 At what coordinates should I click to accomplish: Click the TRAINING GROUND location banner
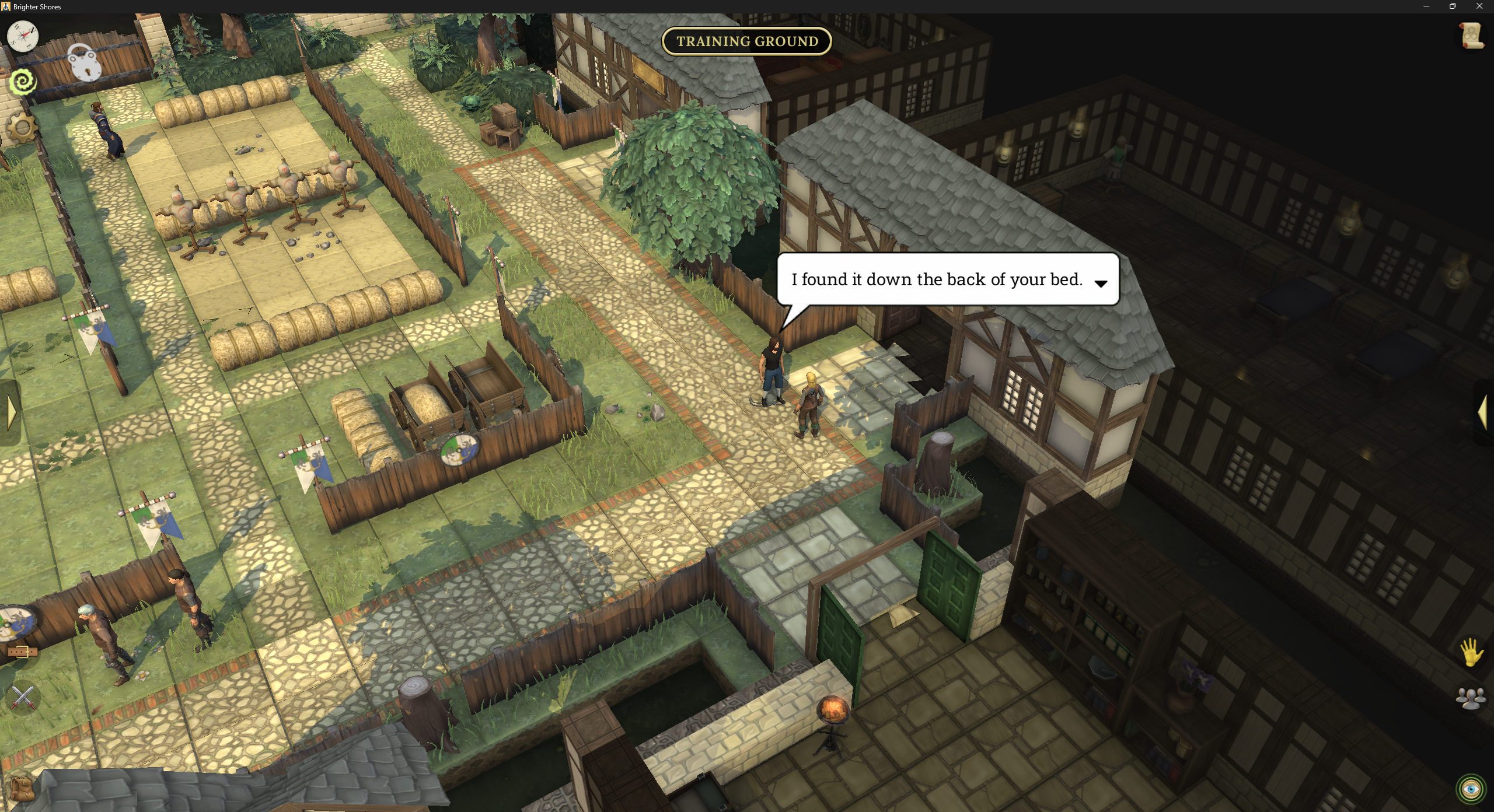(x=746, y=41)
